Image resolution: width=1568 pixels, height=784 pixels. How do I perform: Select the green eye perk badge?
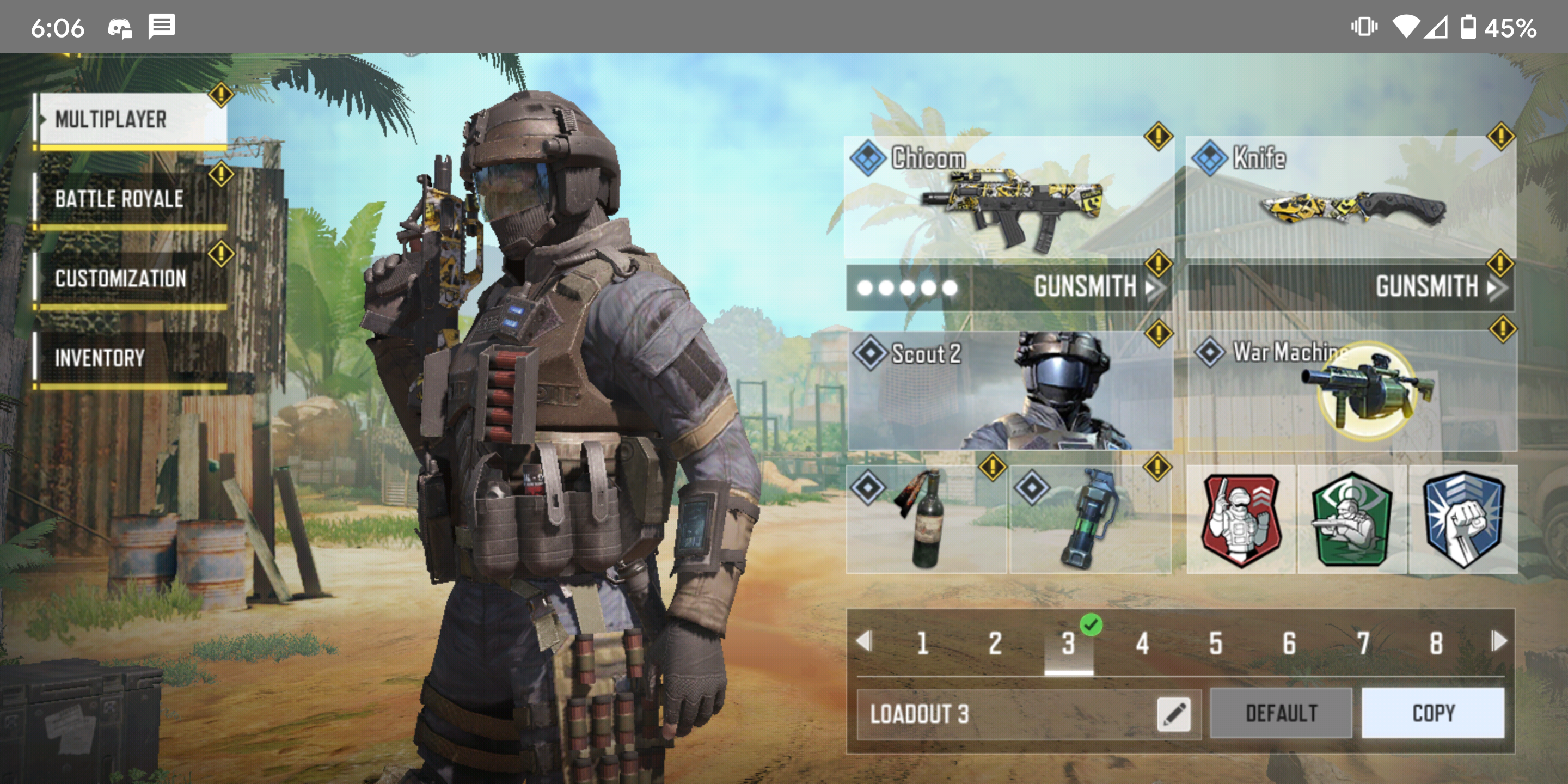point(1352,519)
